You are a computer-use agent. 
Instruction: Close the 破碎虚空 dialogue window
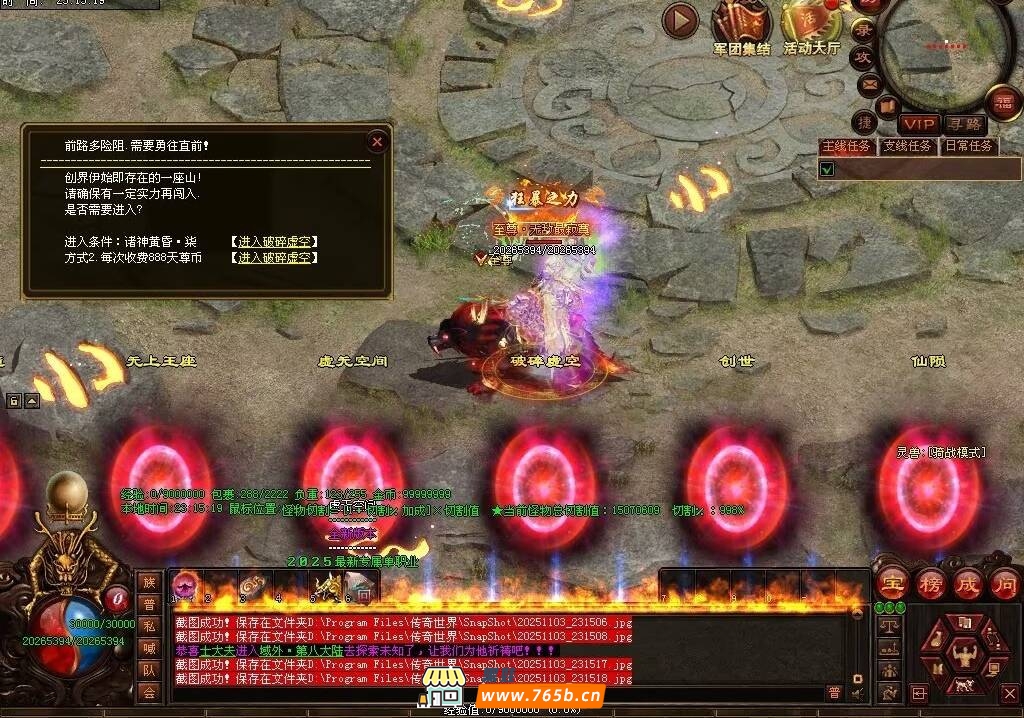[x=377, y=142]
